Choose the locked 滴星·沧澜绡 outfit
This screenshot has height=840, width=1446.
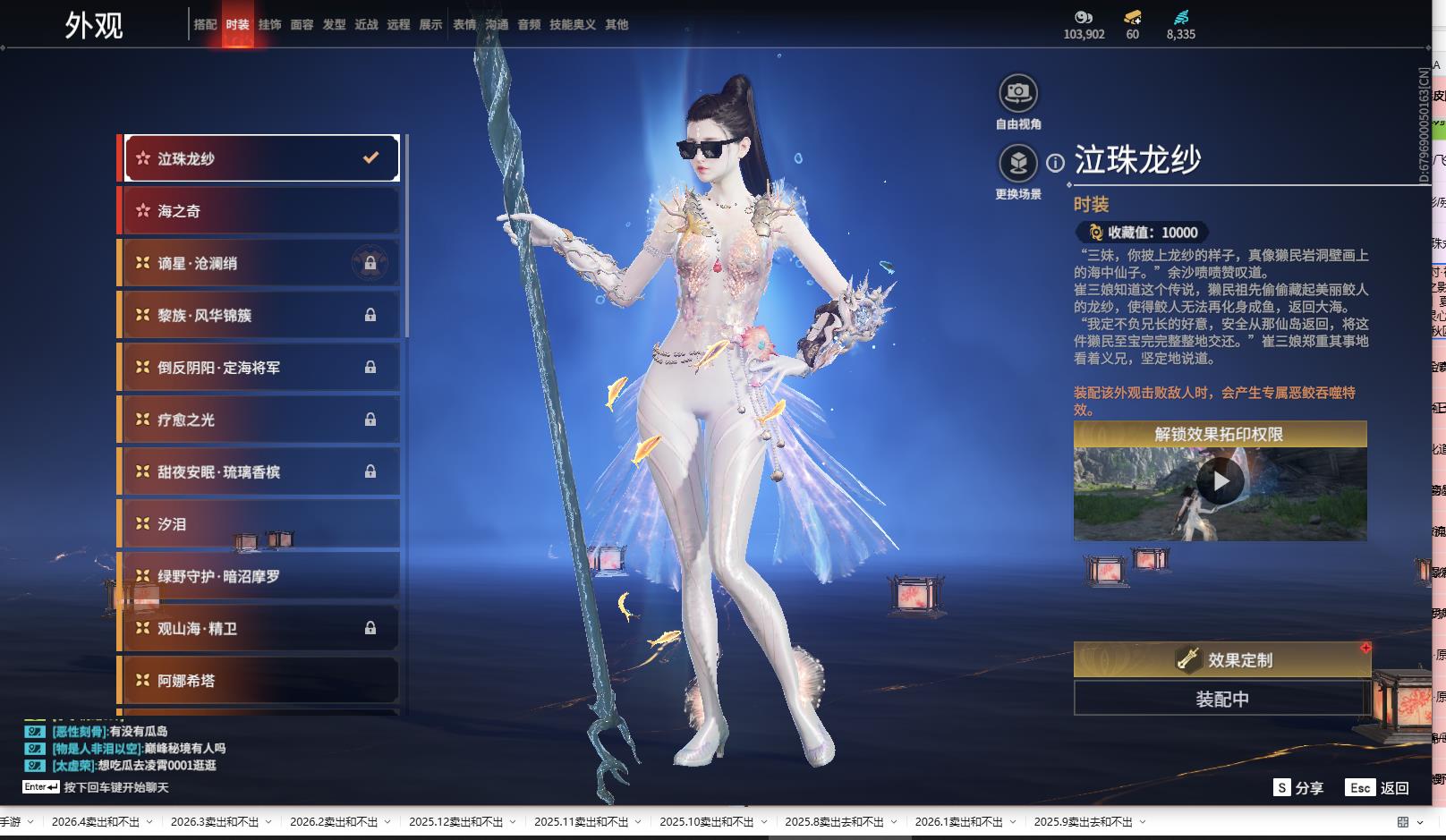[x=260, y=263]
